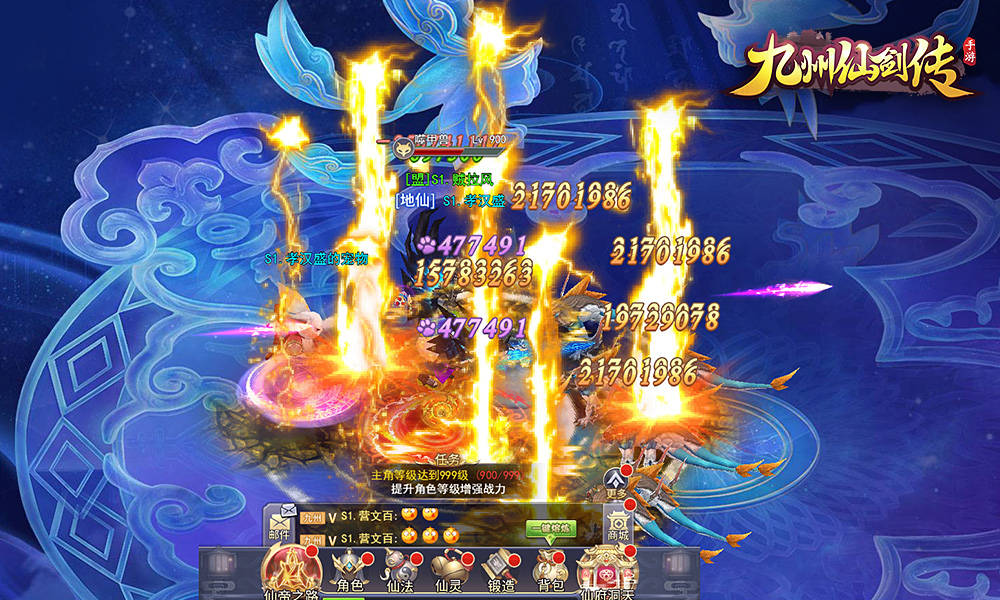This screenshot has height=600, width=1000.
Task: Click the player portrait avatar at the top
Action: pos(406,145)
